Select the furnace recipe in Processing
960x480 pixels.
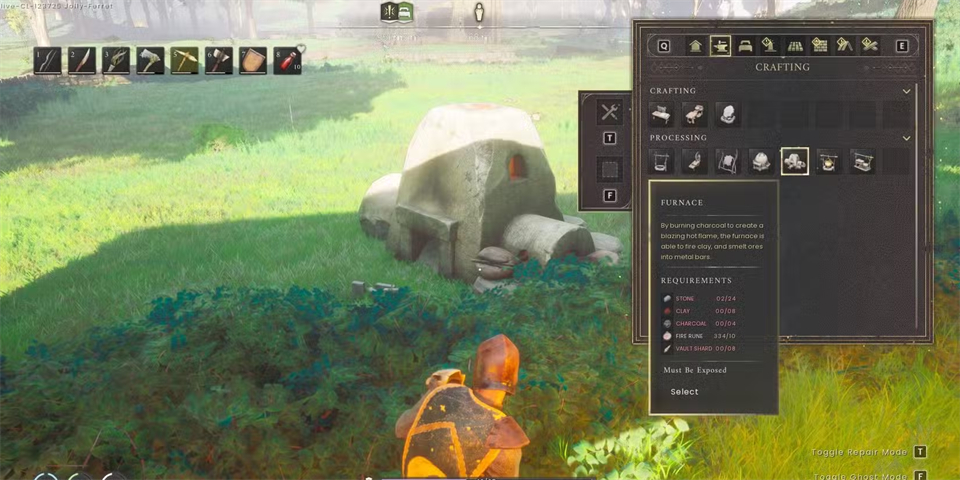(795, 161)
